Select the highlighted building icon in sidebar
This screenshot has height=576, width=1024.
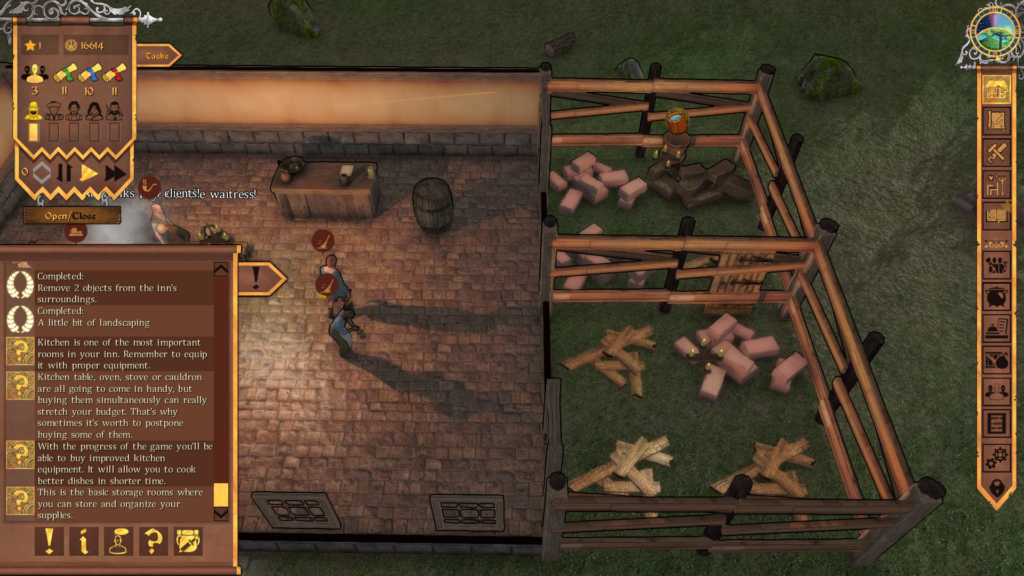coord(995,90)
